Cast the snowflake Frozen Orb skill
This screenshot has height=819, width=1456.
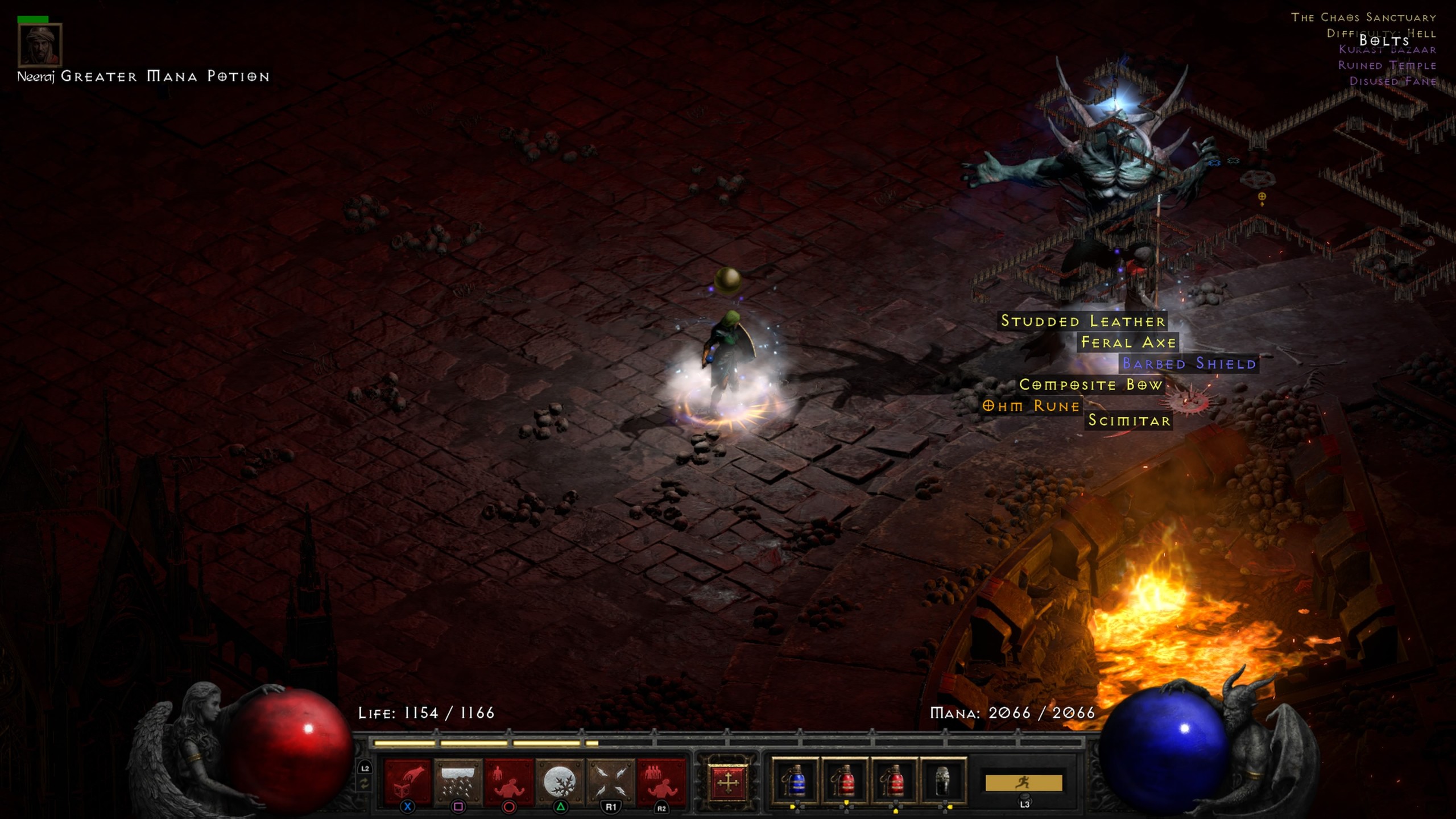560,781
